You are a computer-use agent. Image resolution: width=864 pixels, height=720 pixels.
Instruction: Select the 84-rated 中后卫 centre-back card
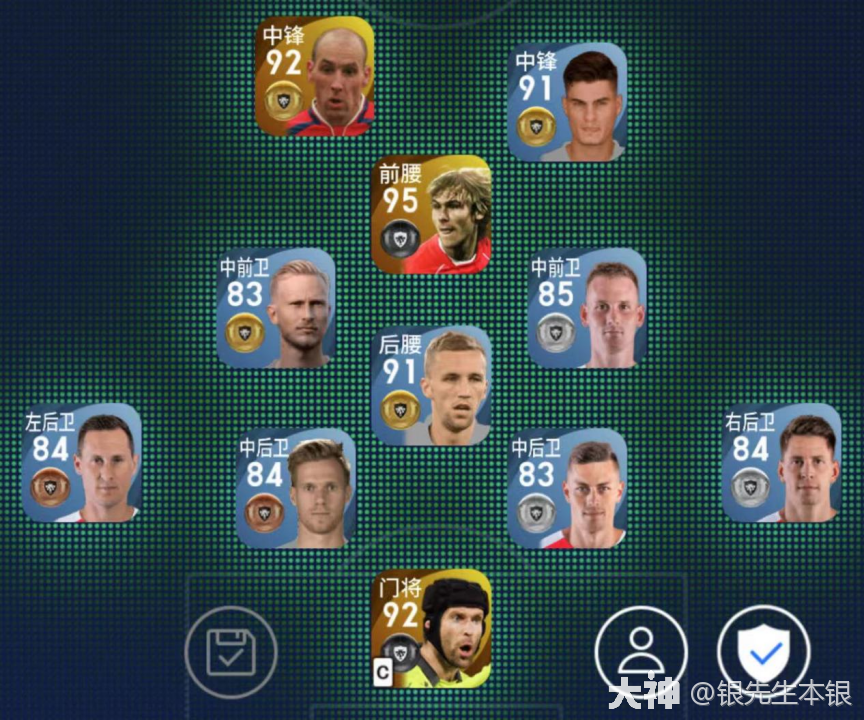296,490
